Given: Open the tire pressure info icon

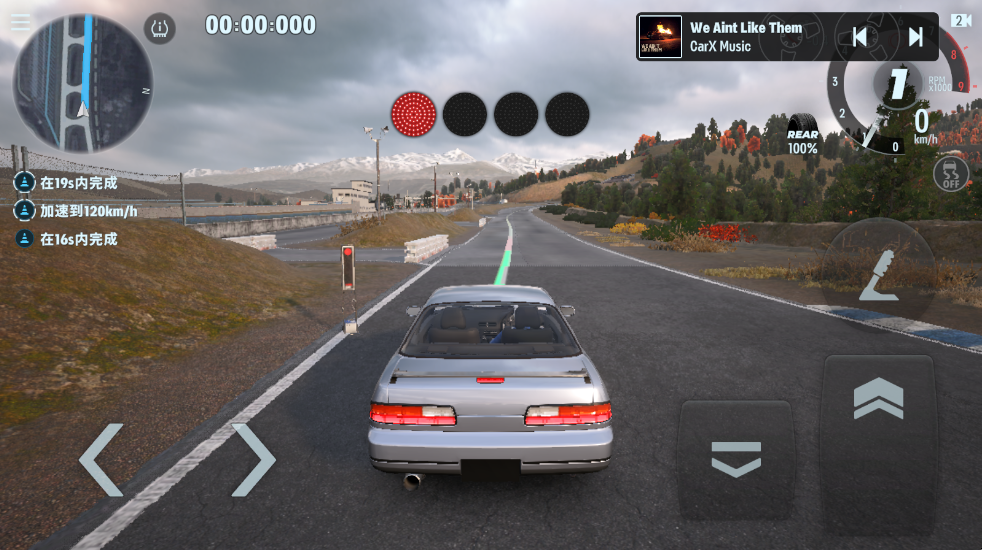Looking at the screenshot, I should (159, 28).
